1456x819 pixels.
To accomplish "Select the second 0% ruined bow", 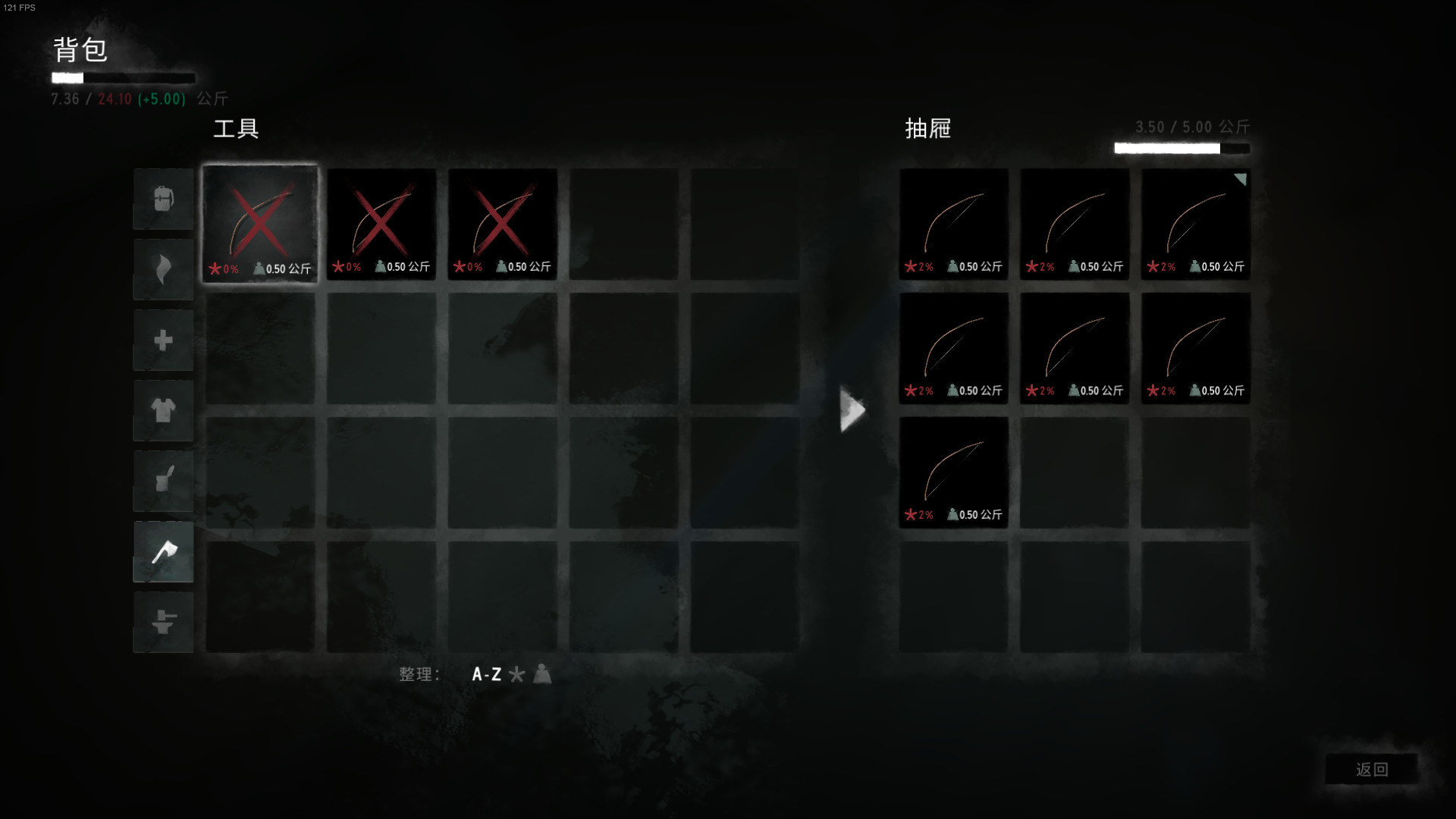I will pyautogui.click(x=381, y=224).
